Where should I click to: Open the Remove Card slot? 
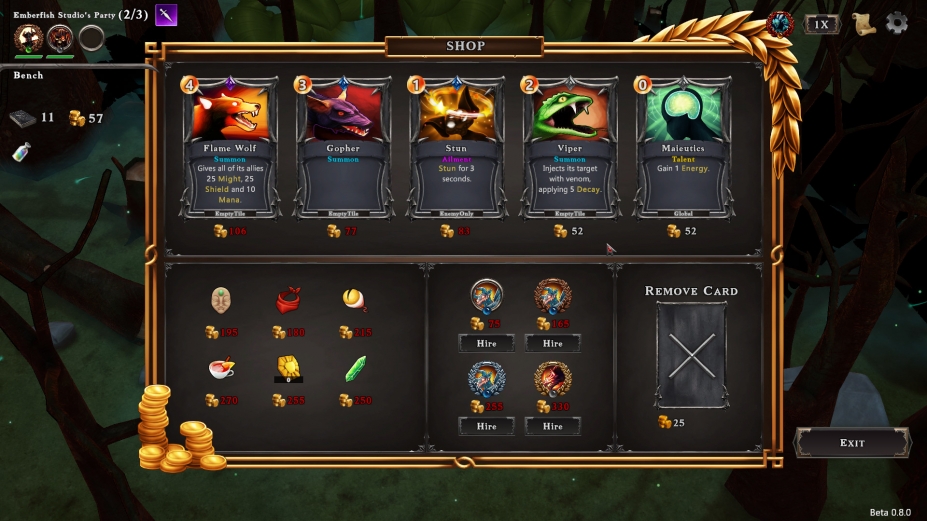click(692, 355)
